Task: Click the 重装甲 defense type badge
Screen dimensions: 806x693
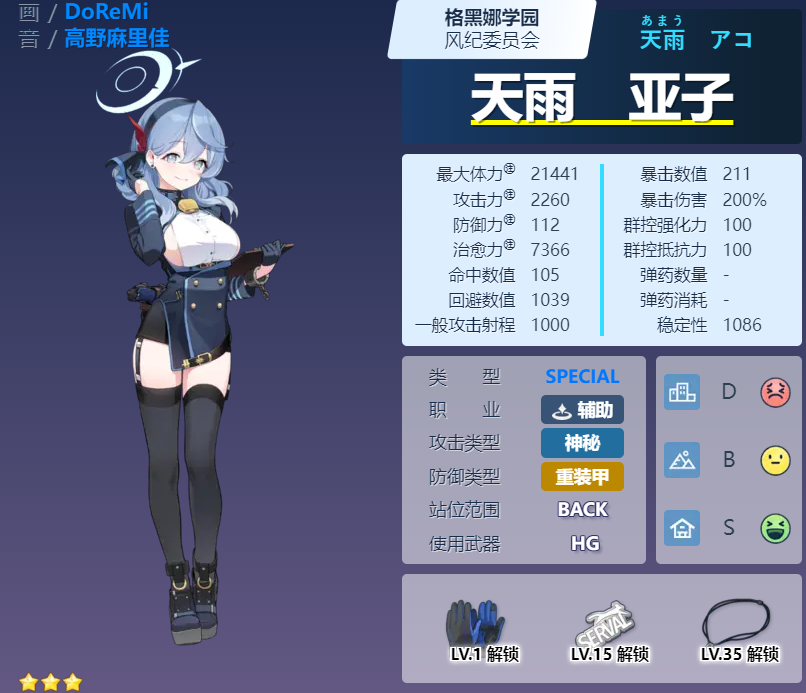Action: [582, 476]
